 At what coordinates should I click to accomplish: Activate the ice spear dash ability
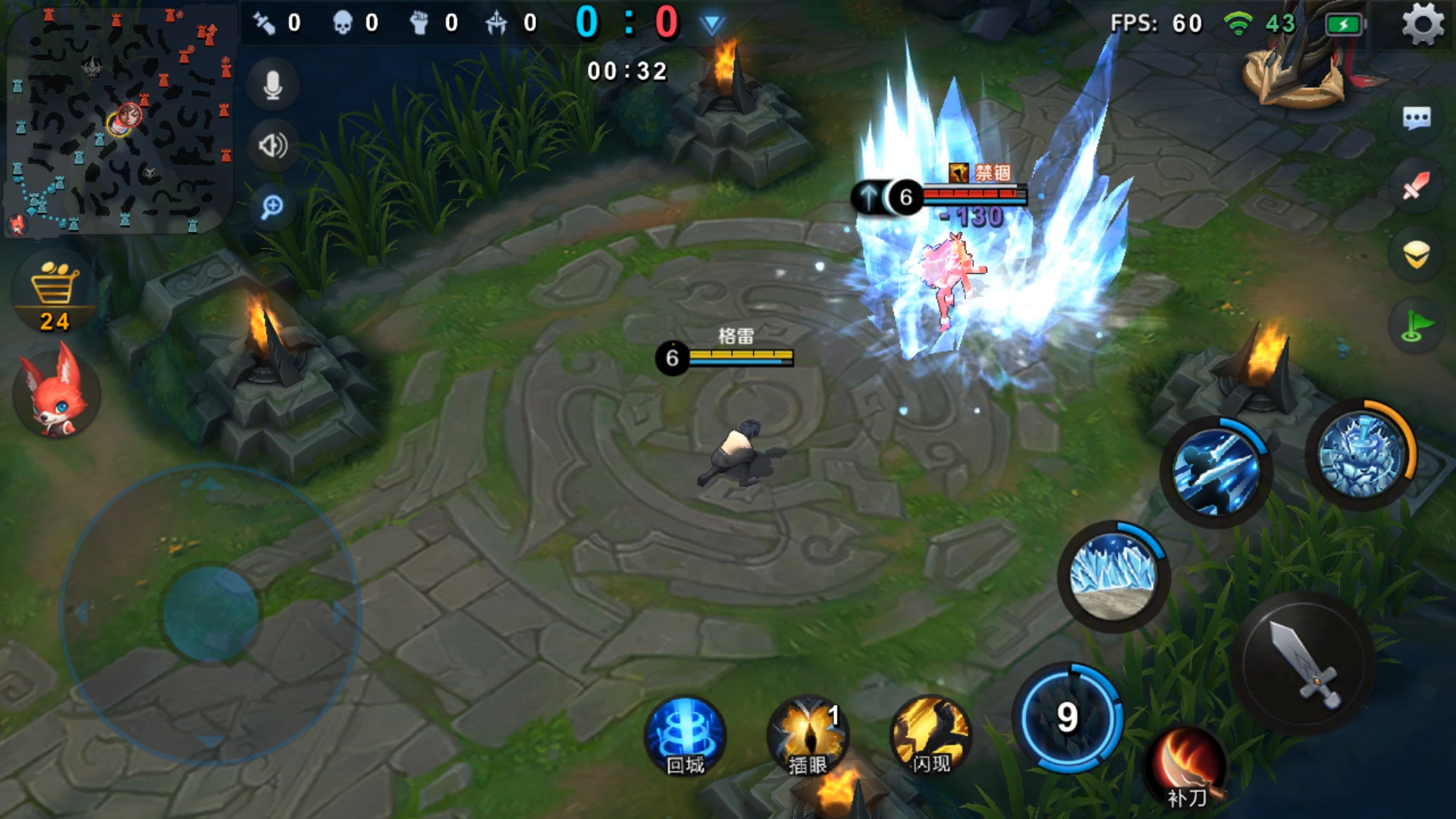pyautogui.click(x=1215, y=470)
